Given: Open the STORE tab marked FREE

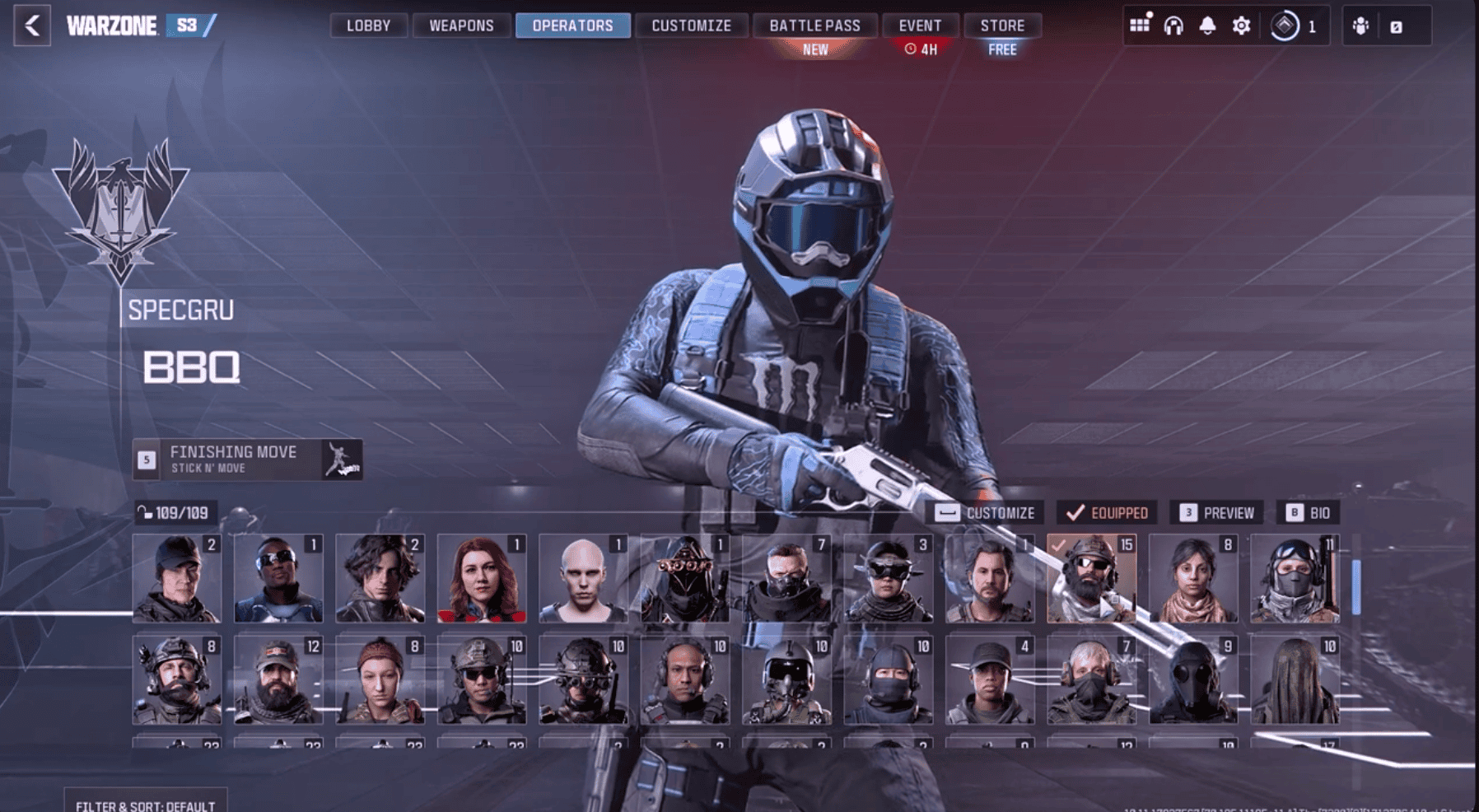Looking at the screenshot, I should click(1003, 26).
